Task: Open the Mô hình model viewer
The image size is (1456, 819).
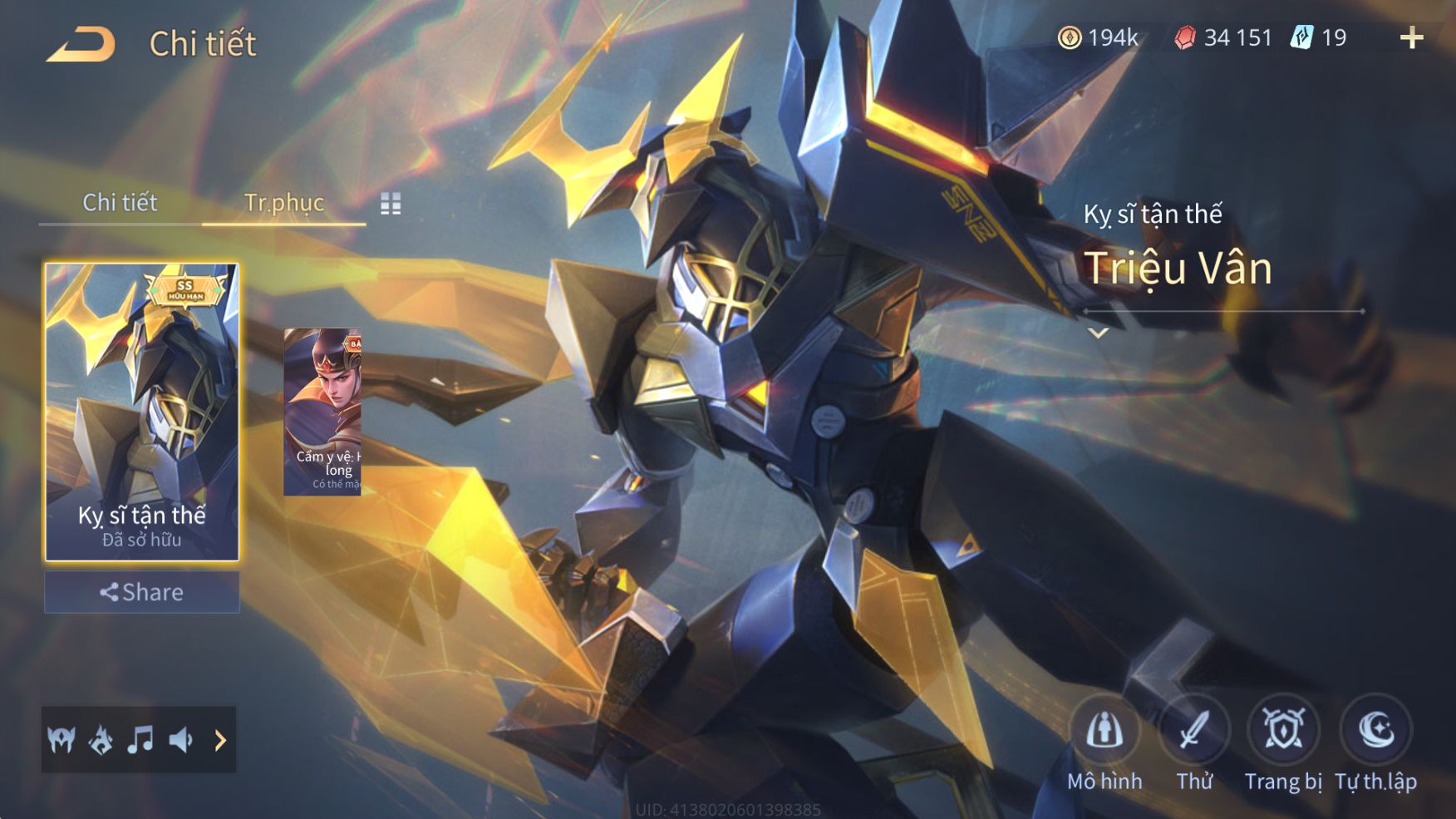Action: (x=1104, y=732)
